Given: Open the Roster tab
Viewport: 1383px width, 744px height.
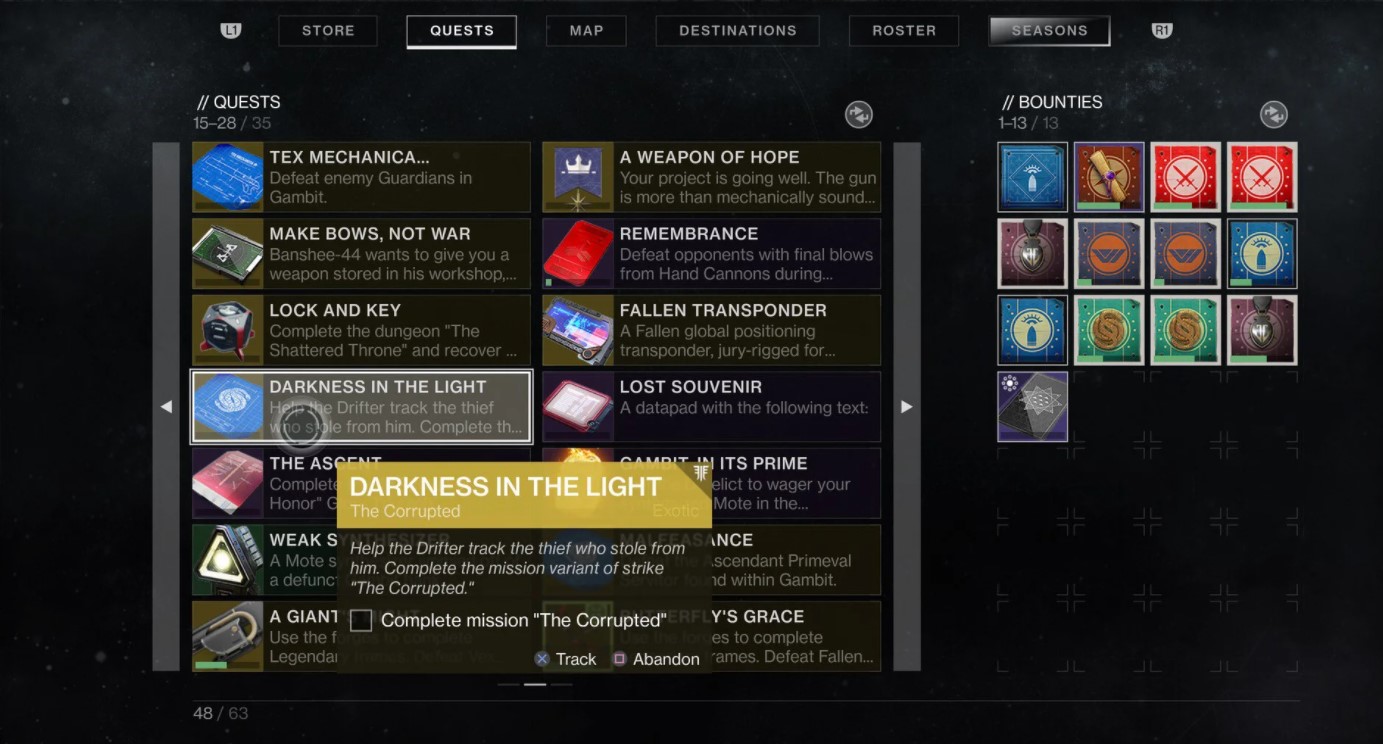Looking at the screenshot, I should click(903, 31).
